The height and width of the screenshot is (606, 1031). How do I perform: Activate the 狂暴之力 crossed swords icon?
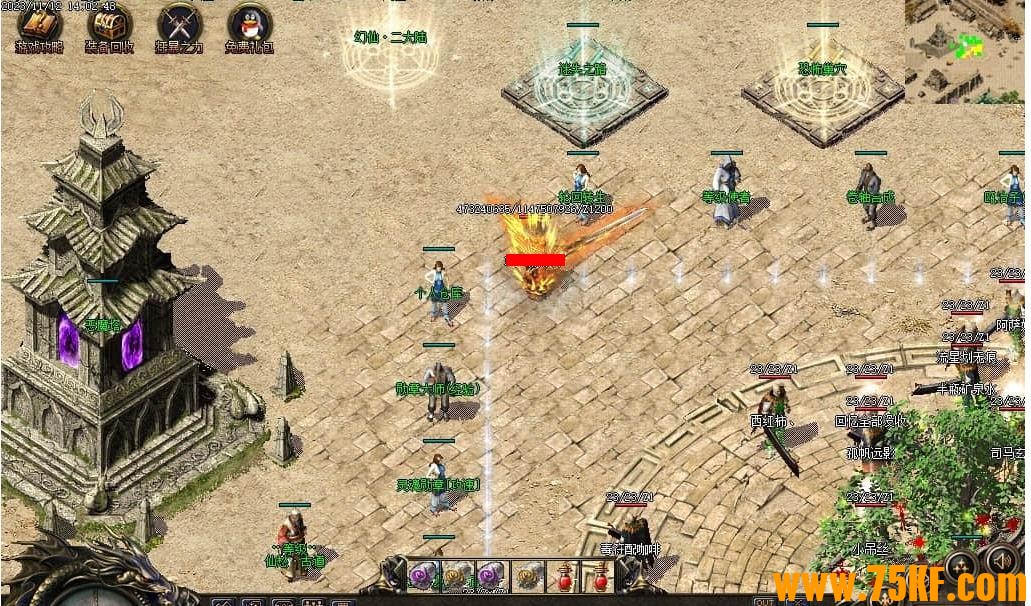(179, 23)
